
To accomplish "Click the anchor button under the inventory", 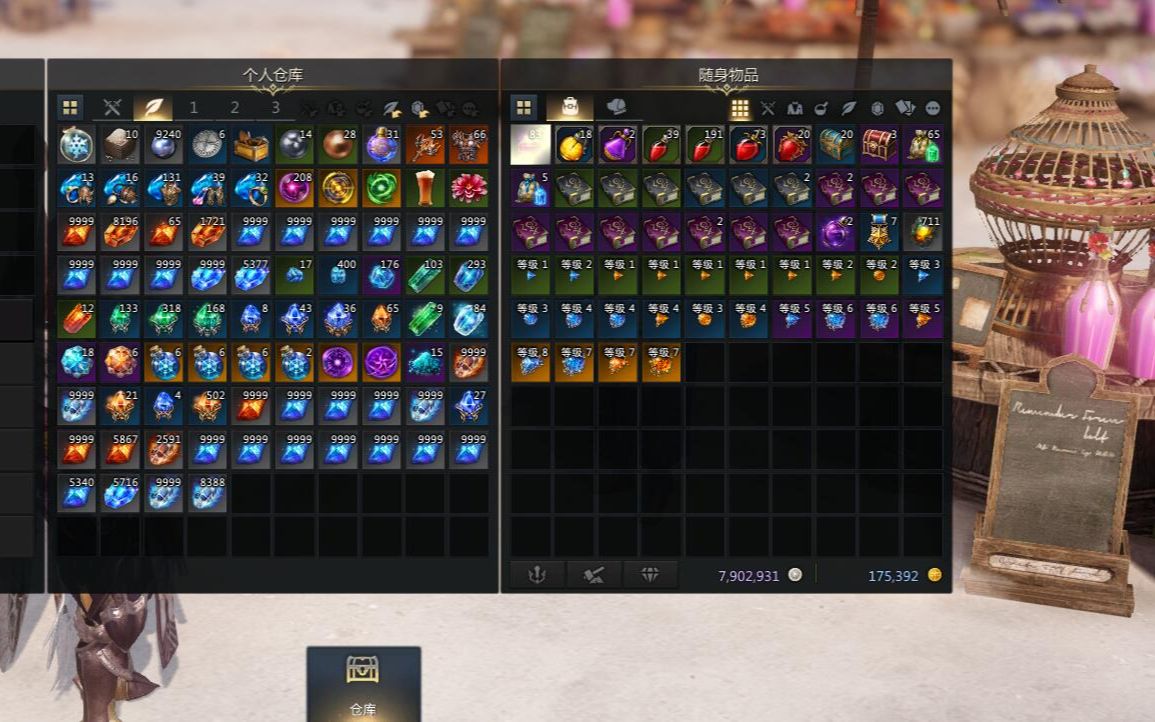I will click(537, 575).
